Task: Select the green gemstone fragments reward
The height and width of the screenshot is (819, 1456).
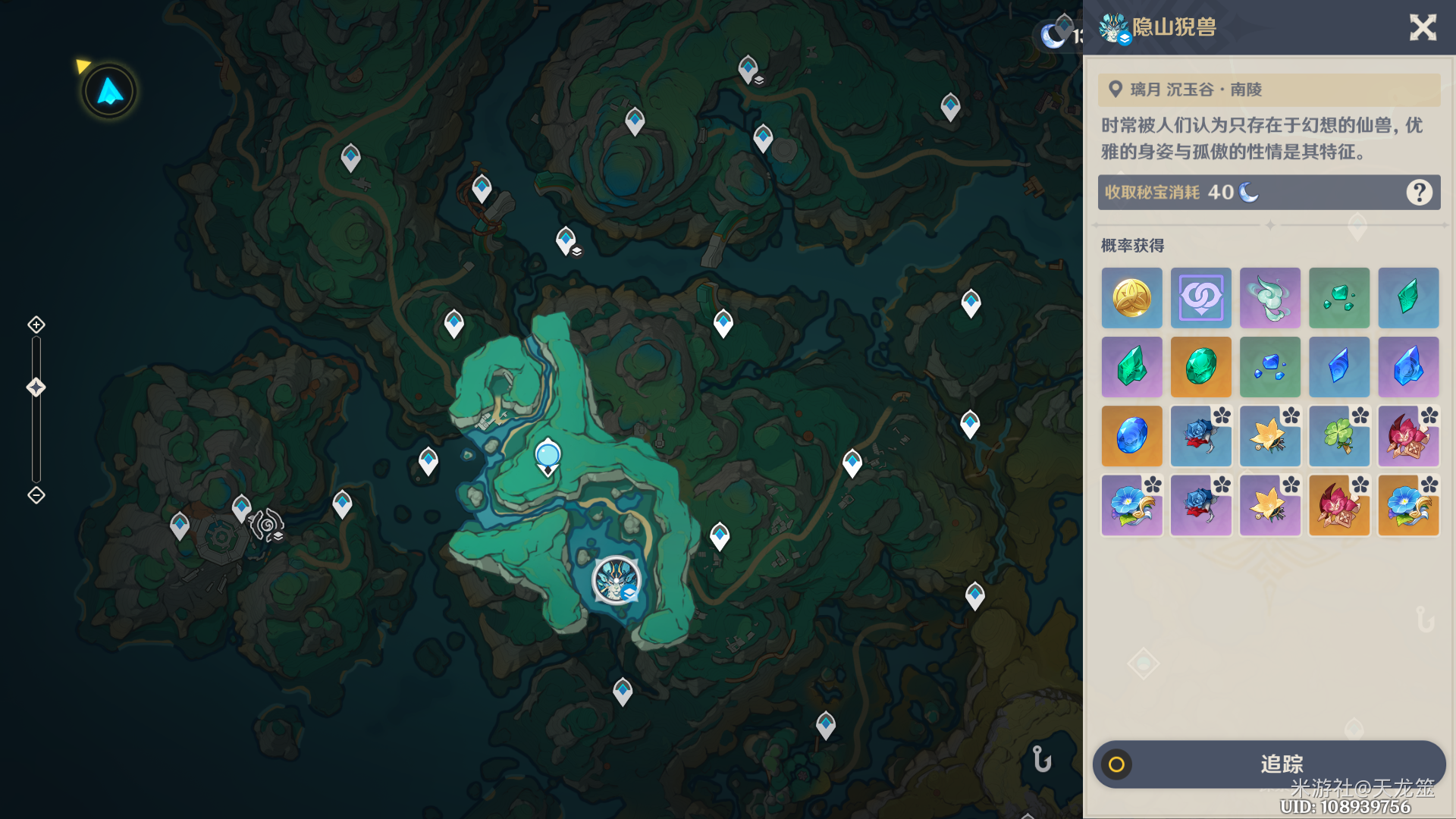Action: [x=1338, y=298]
